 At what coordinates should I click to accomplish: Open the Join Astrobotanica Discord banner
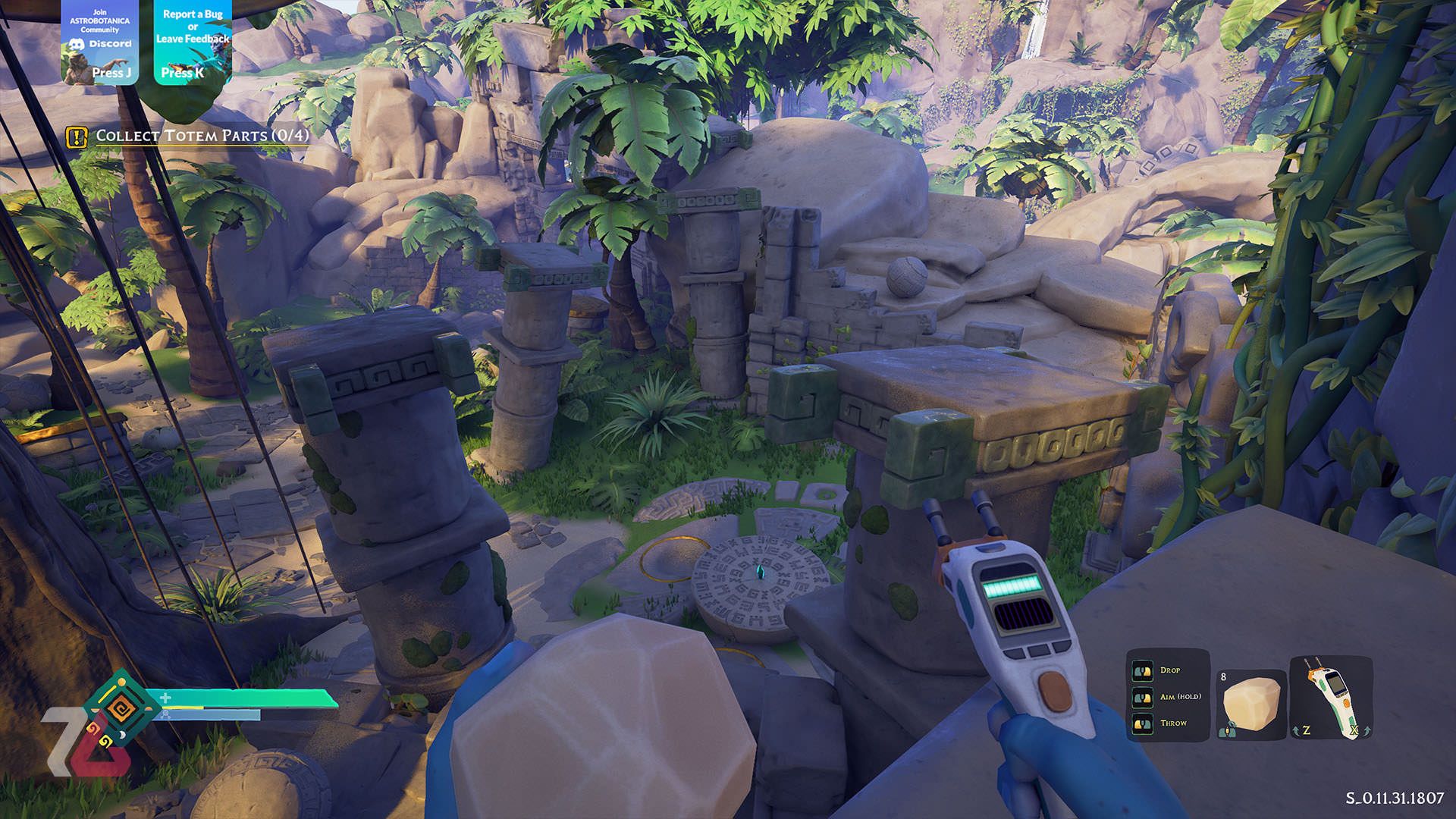[100, 42]
